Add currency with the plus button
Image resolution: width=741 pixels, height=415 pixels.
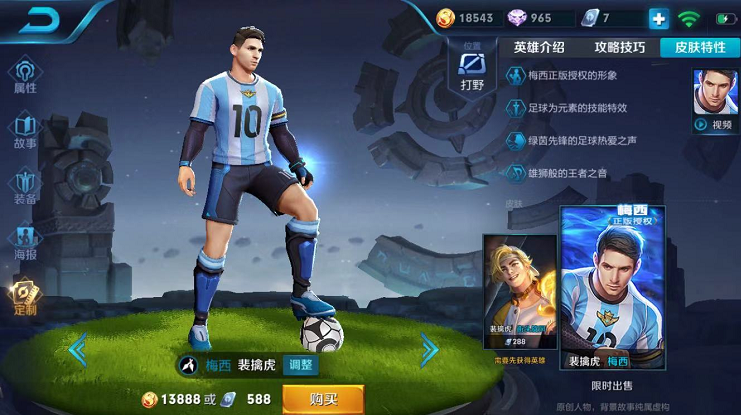click(658, 18)
